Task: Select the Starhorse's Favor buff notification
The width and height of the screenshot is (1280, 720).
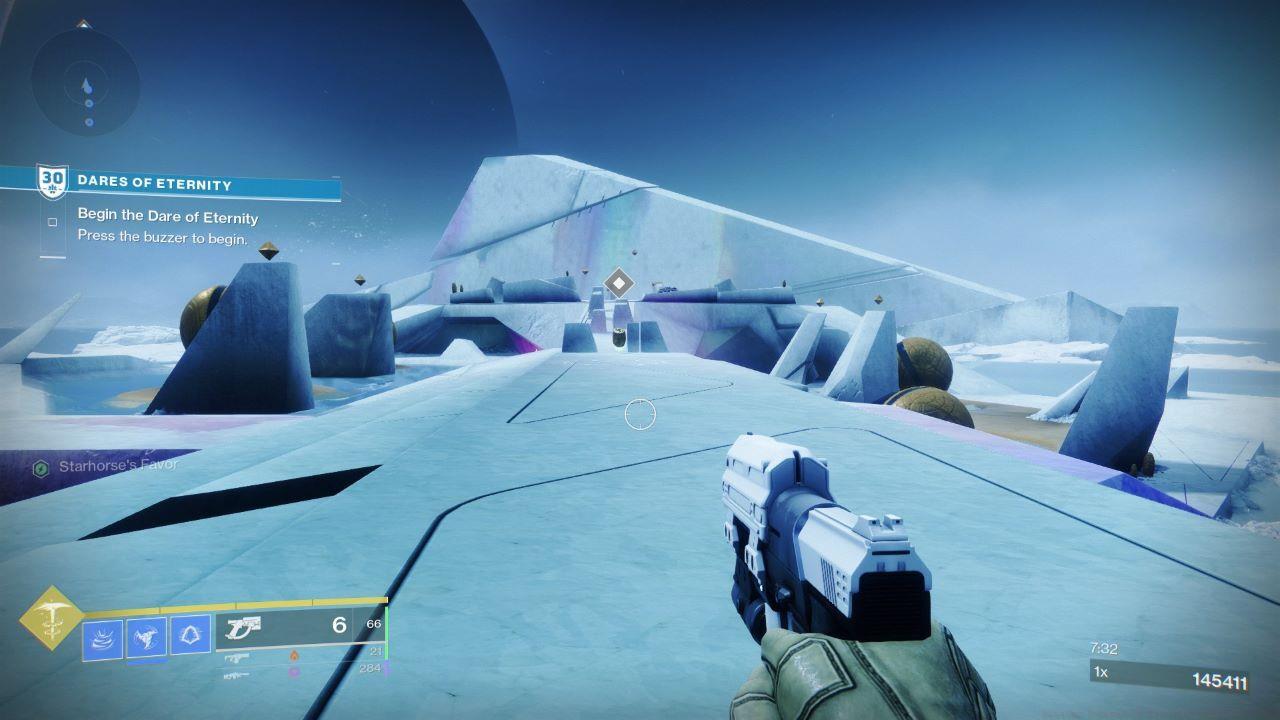Action: [x=118, y=466]
